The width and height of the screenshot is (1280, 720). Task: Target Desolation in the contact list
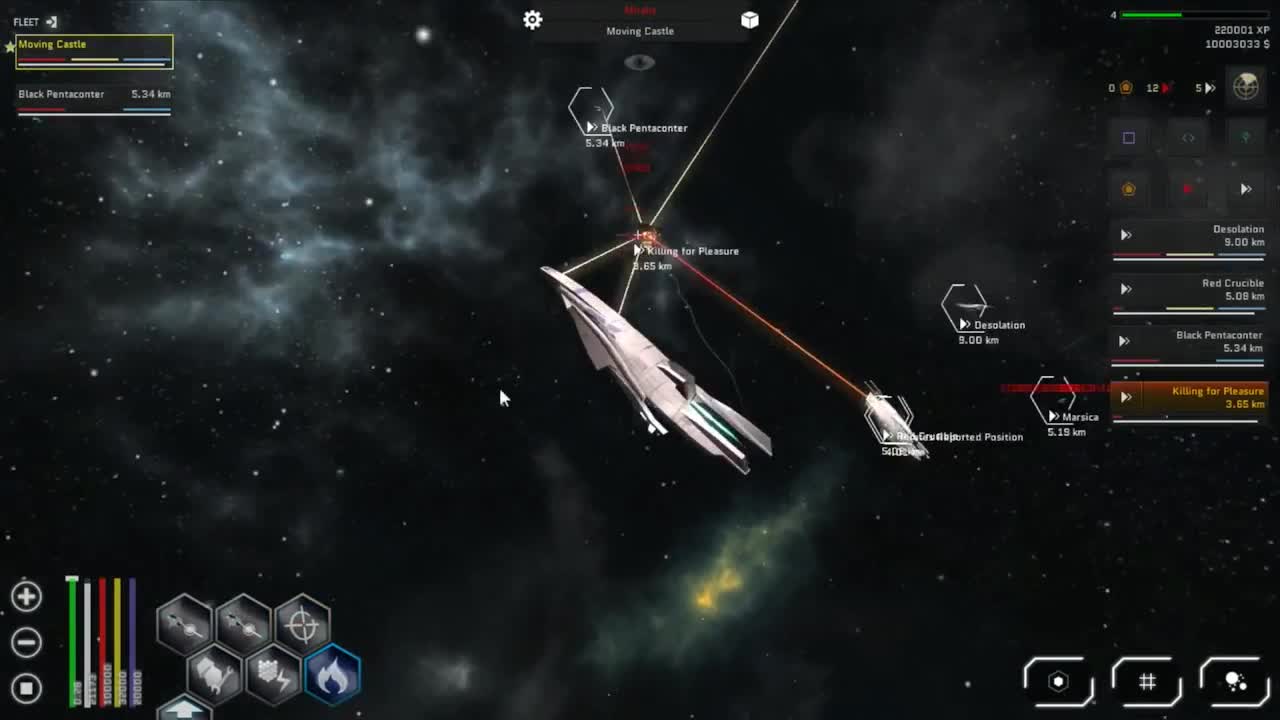[1188, 237]
